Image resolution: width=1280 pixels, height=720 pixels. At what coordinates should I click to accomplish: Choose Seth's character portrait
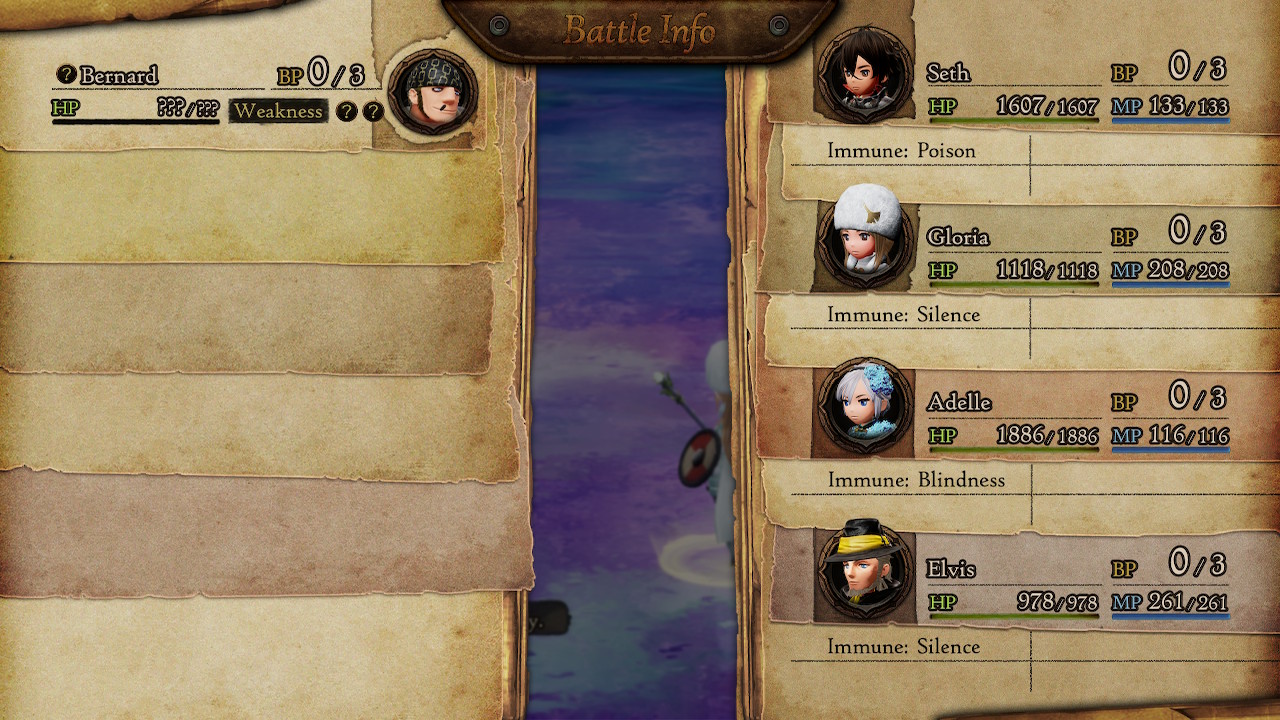coord(864,75)
